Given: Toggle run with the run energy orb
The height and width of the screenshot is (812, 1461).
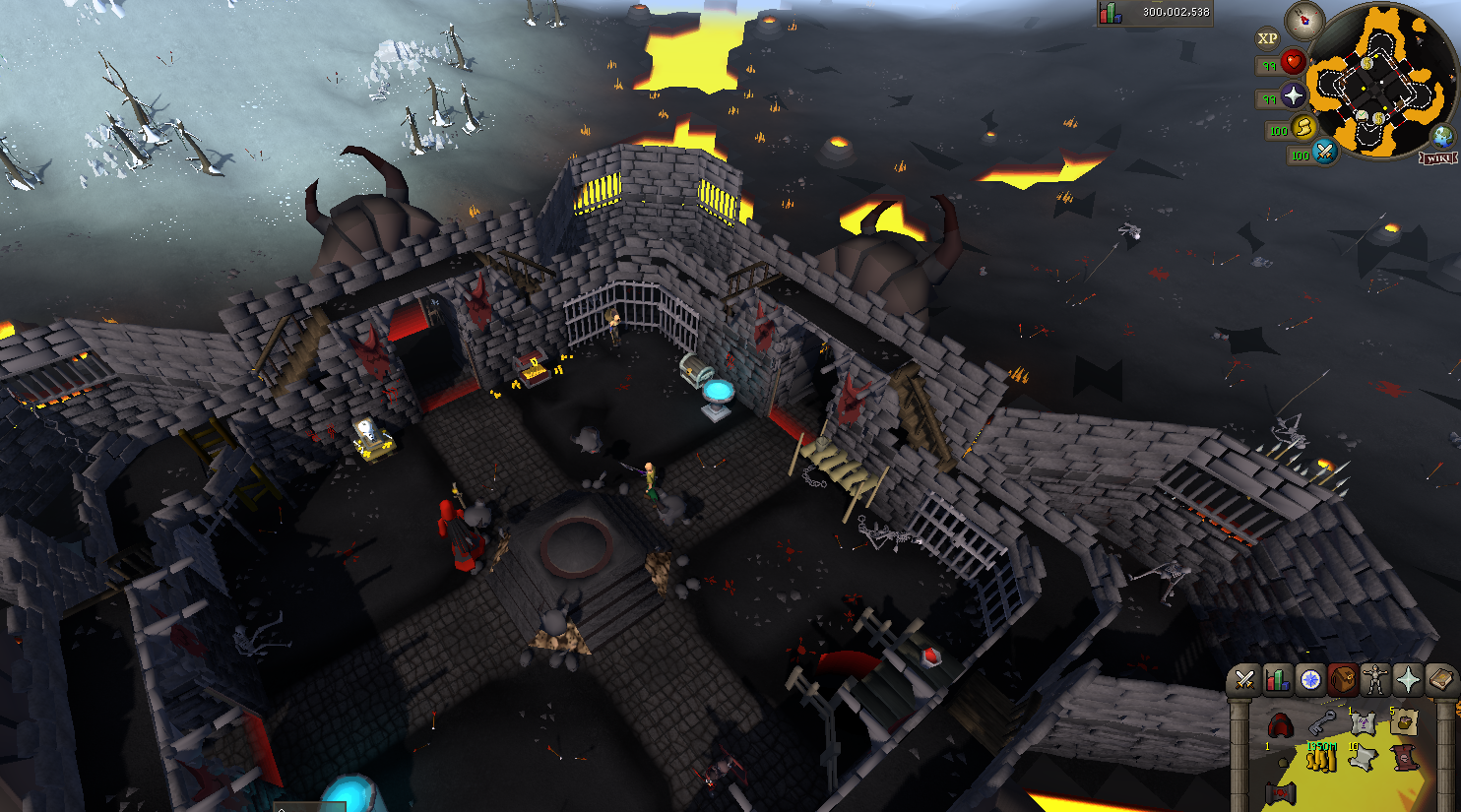Looking at the screenshot, I should coord(1302,128).
